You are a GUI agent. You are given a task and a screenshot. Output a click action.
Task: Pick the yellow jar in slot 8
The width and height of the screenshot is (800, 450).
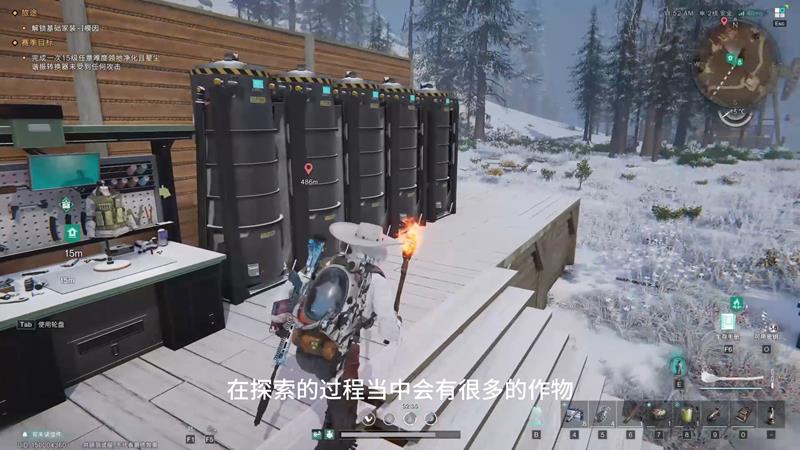coord(687,415)
